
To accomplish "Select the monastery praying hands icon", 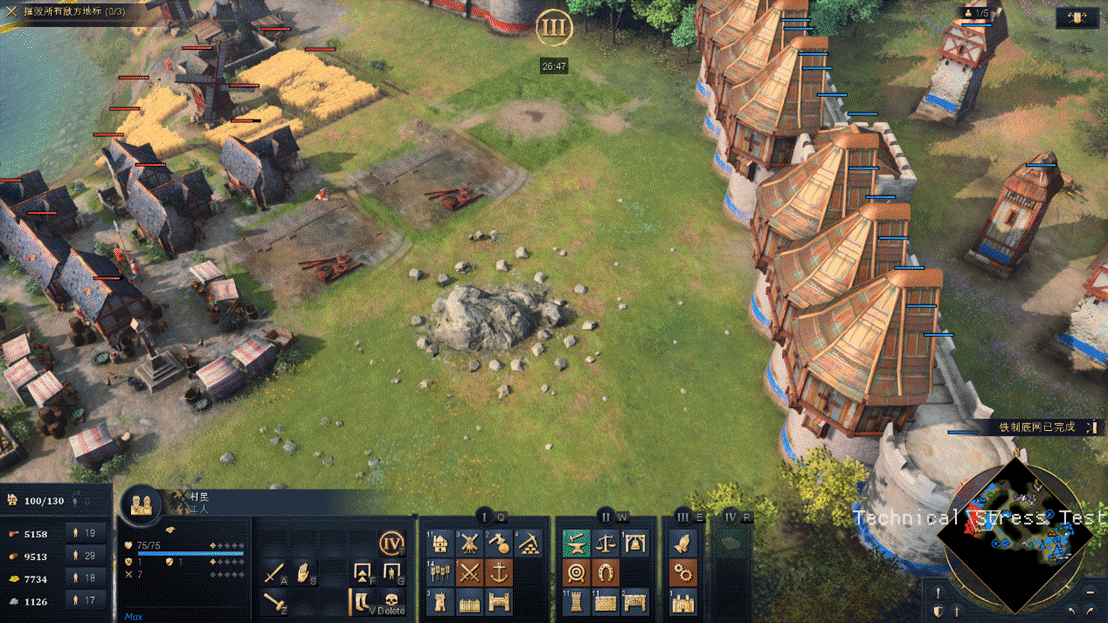I will 683,545.
